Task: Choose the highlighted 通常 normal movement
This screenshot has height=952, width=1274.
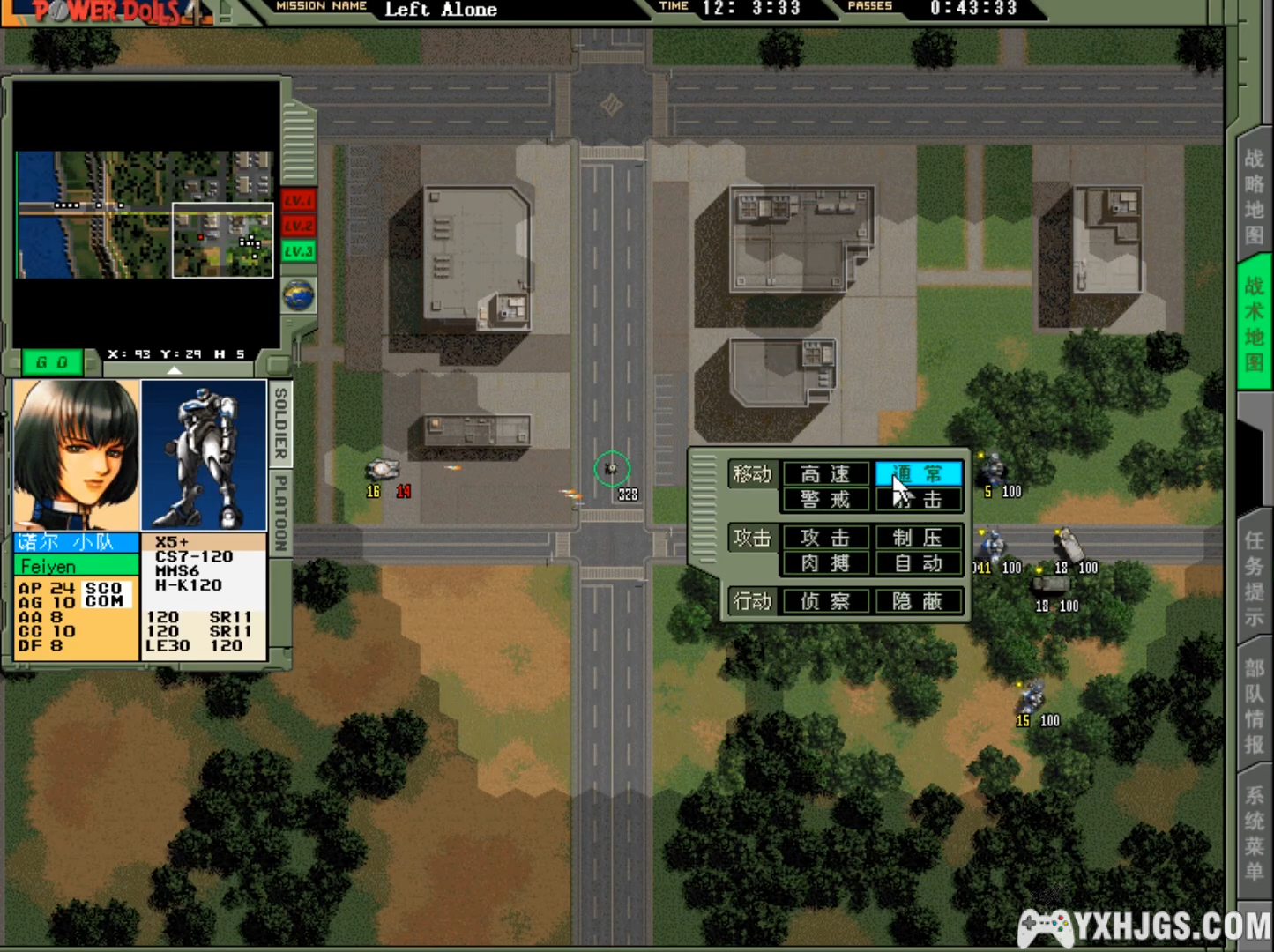Action: click(918, 474)
